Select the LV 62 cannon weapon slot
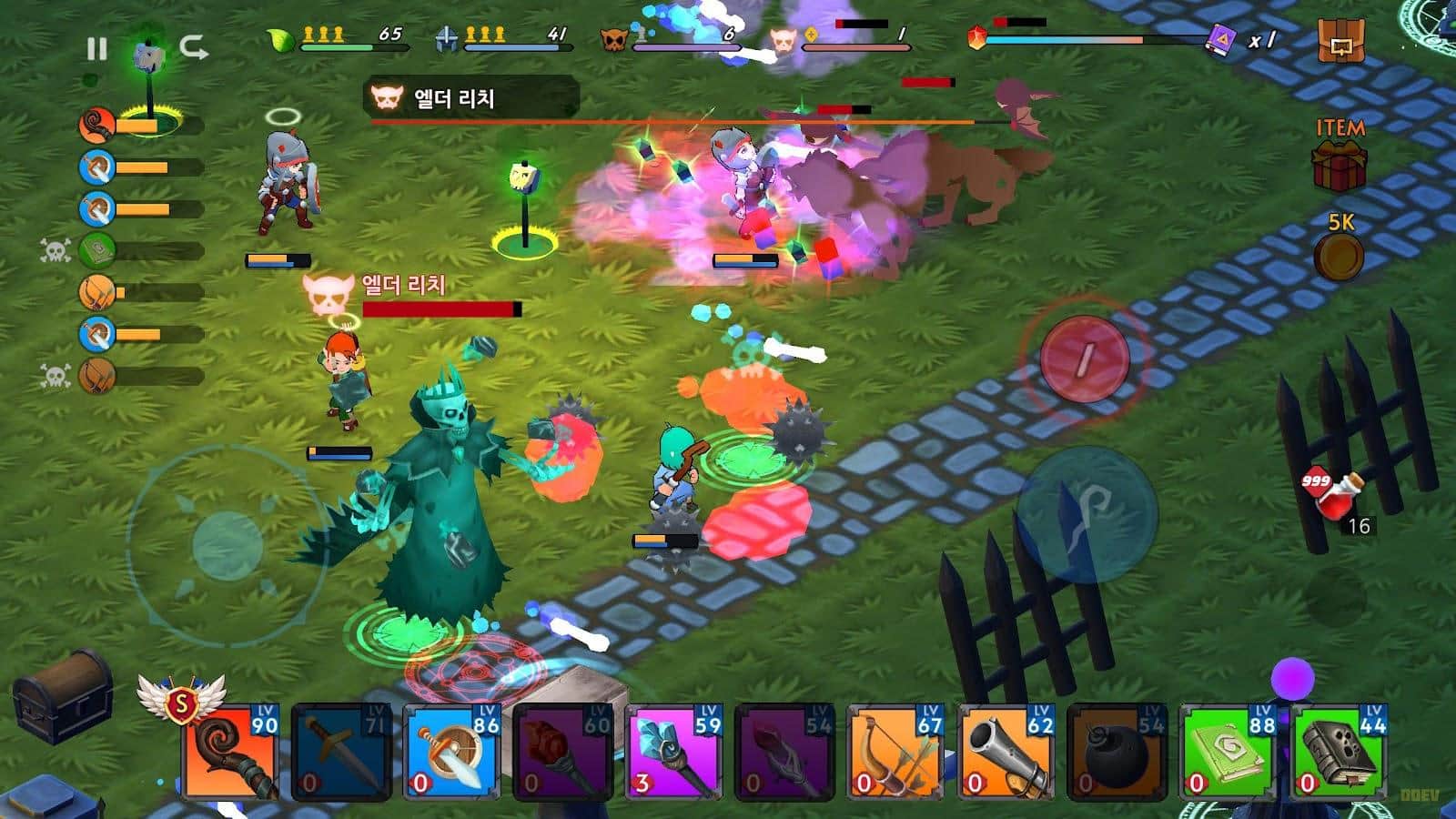The width and height of the screenshot is (1456, 819). tap(1009, 752)
